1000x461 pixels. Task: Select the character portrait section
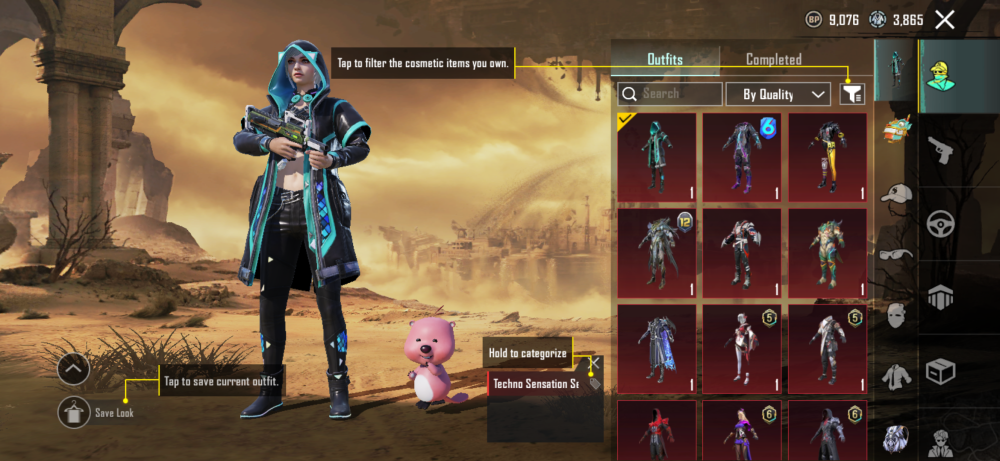click(x=940, y=441)
